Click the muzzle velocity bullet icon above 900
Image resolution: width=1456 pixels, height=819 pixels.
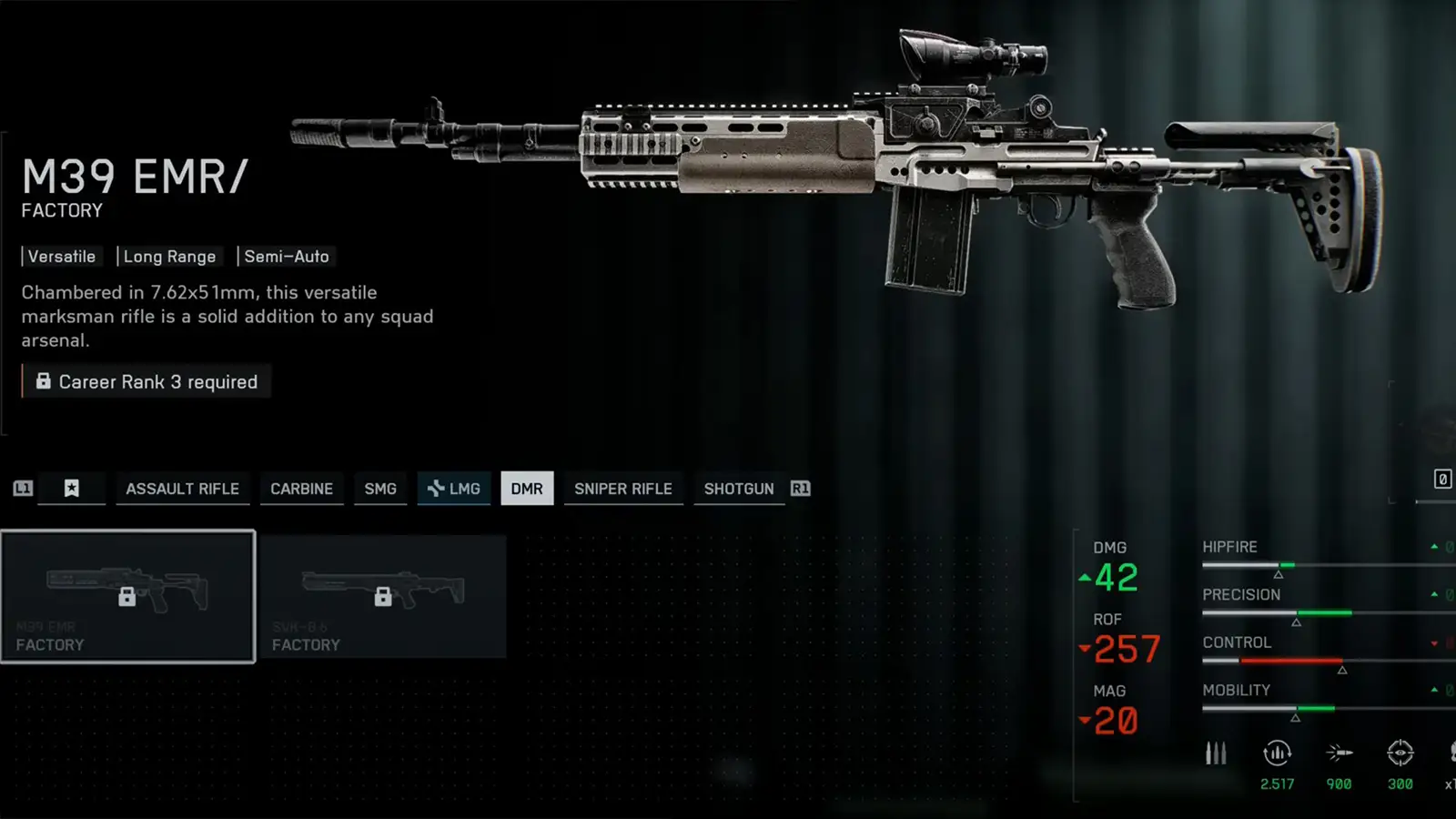[x=1338, y=753]
